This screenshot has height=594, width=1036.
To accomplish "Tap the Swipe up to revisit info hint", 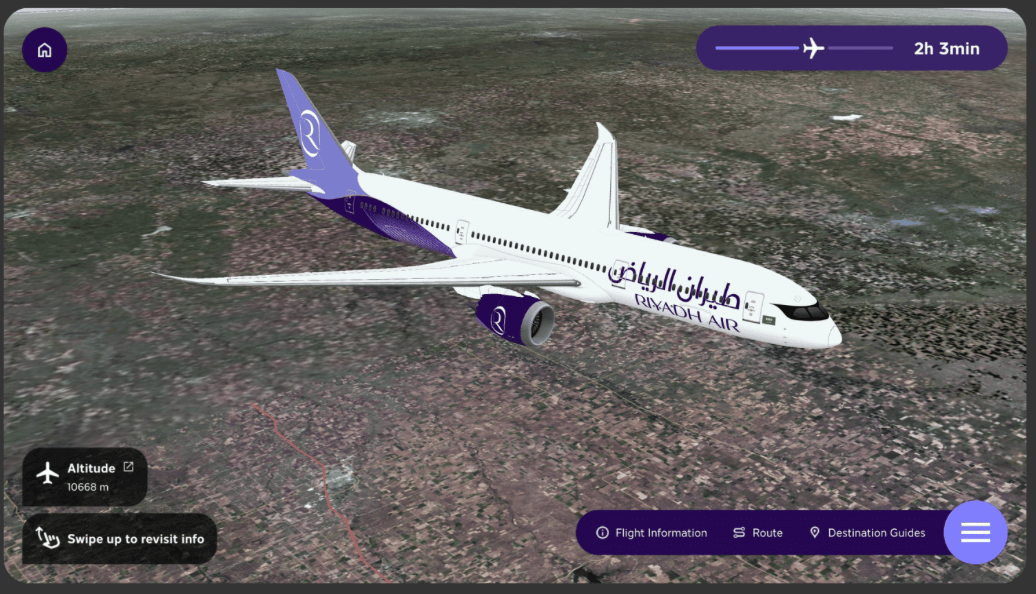I will [119, 539].
